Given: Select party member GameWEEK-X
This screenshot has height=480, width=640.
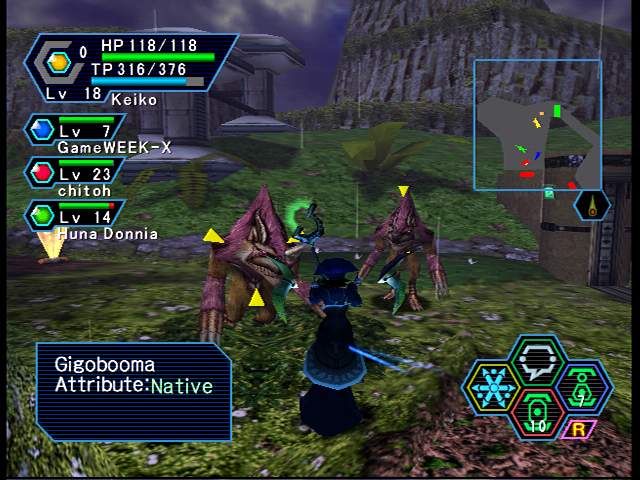Looking at the screenshot, I should [78, 136].
